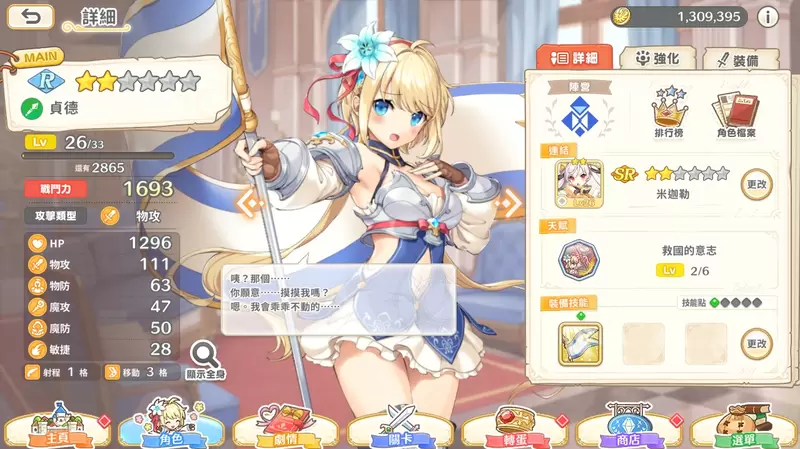The image size is (800, 449).
Task: Select the equipped skill slot with wing icon
Action: [x=580, y=342]
